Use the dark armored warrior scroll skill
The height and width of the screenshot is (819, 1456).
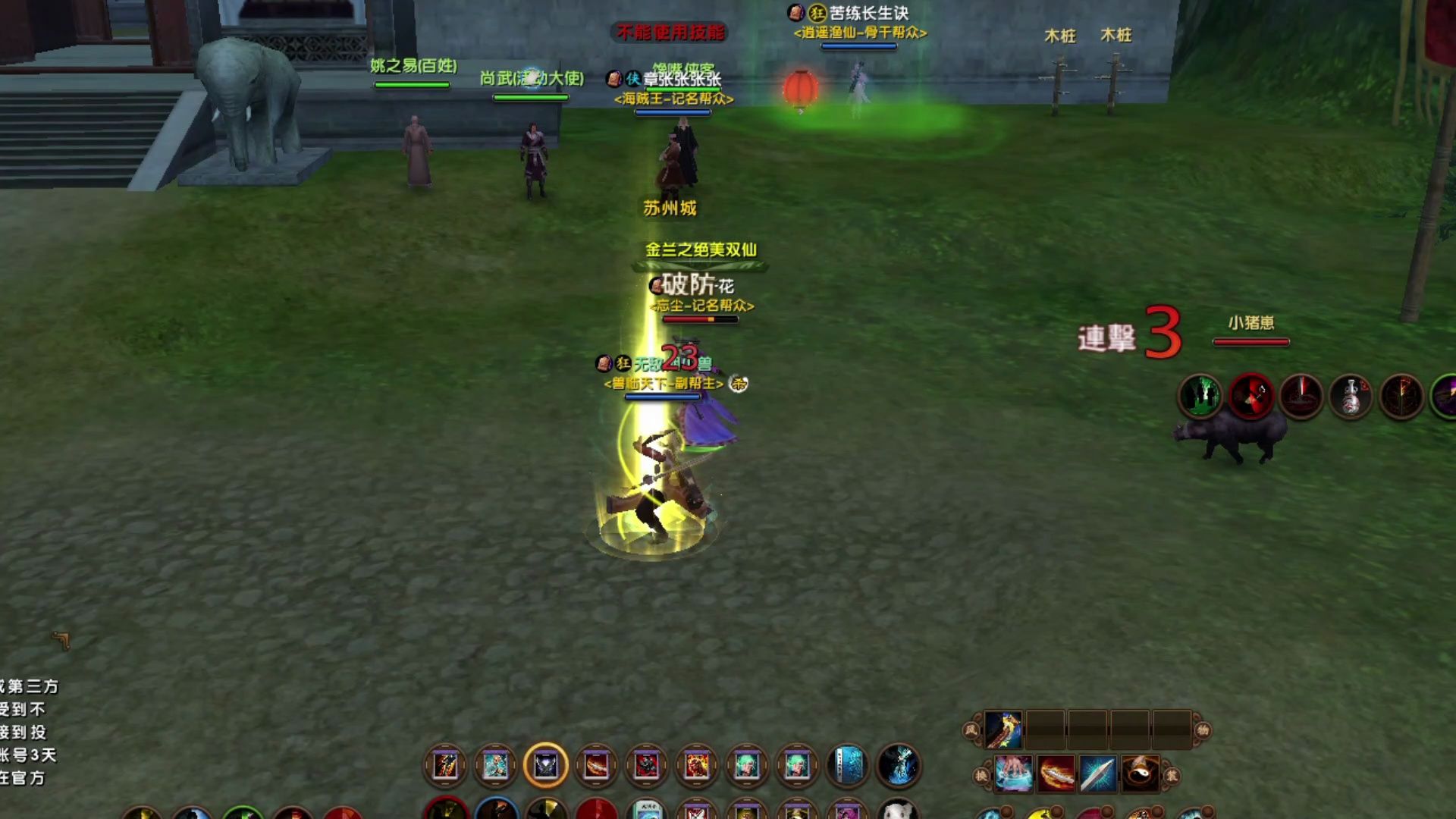pyautogui.click(x=646, y=766)
